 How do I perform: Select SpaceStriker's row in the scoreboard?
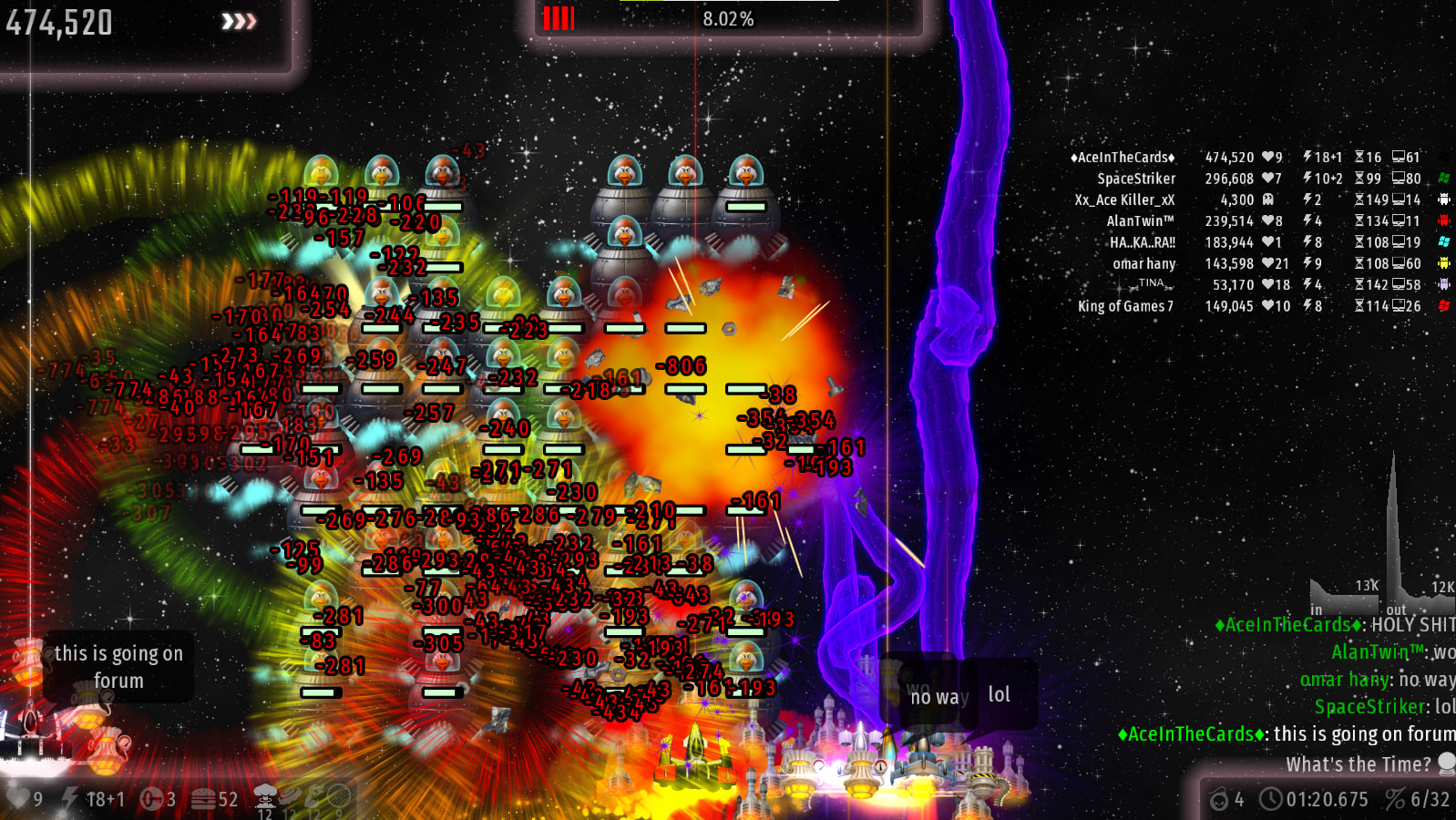point(1135,179)
